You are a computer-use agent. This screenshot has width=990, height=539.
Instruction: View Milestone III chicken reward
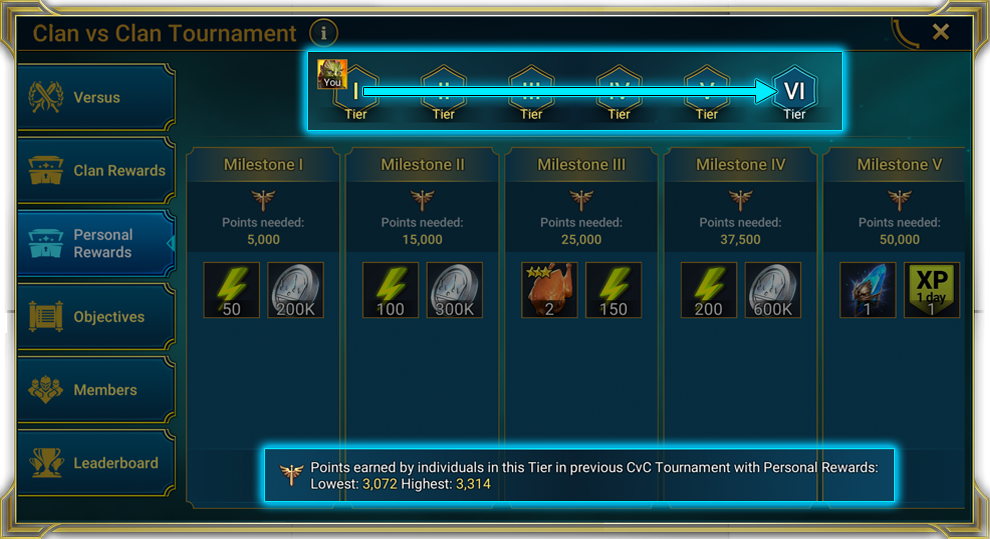point(549,290)
